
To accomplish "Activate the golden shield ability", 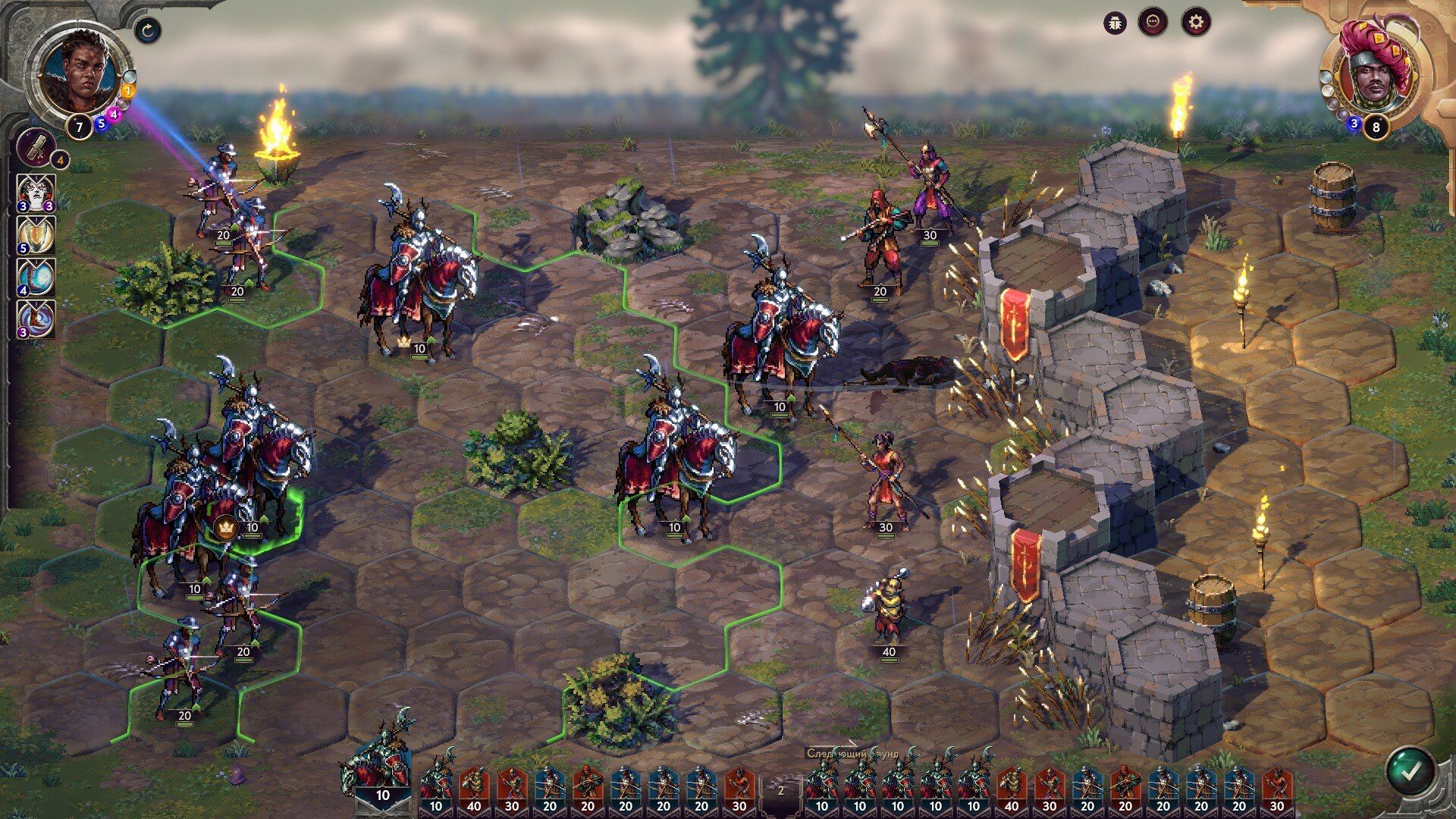I will [36, 235].
